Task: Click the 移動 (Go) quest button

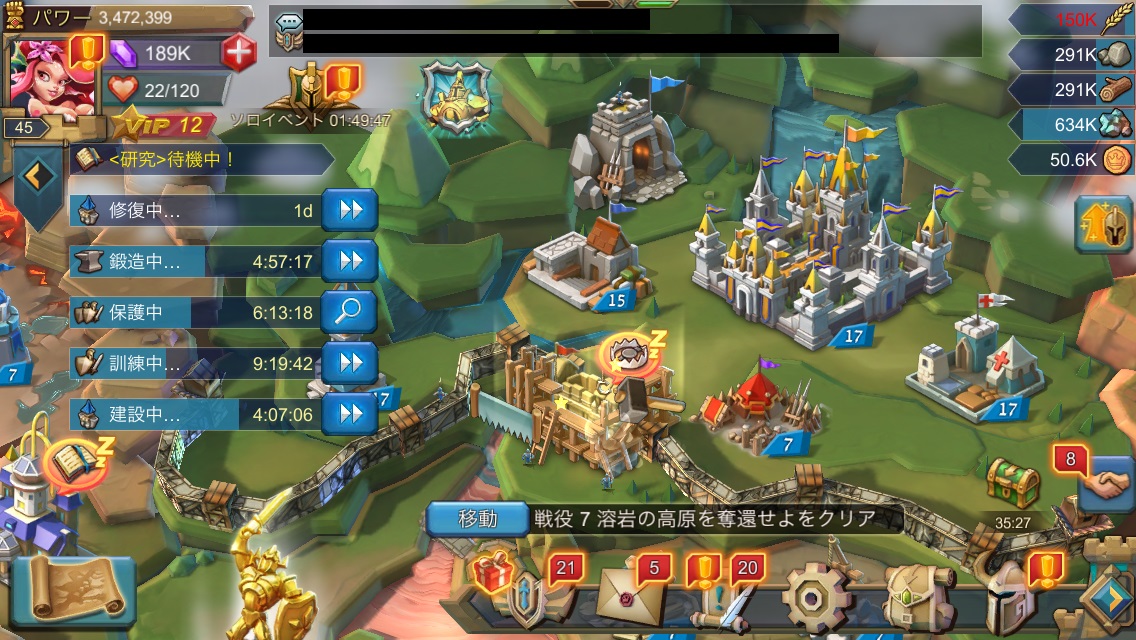Action: tap(477, 518)
